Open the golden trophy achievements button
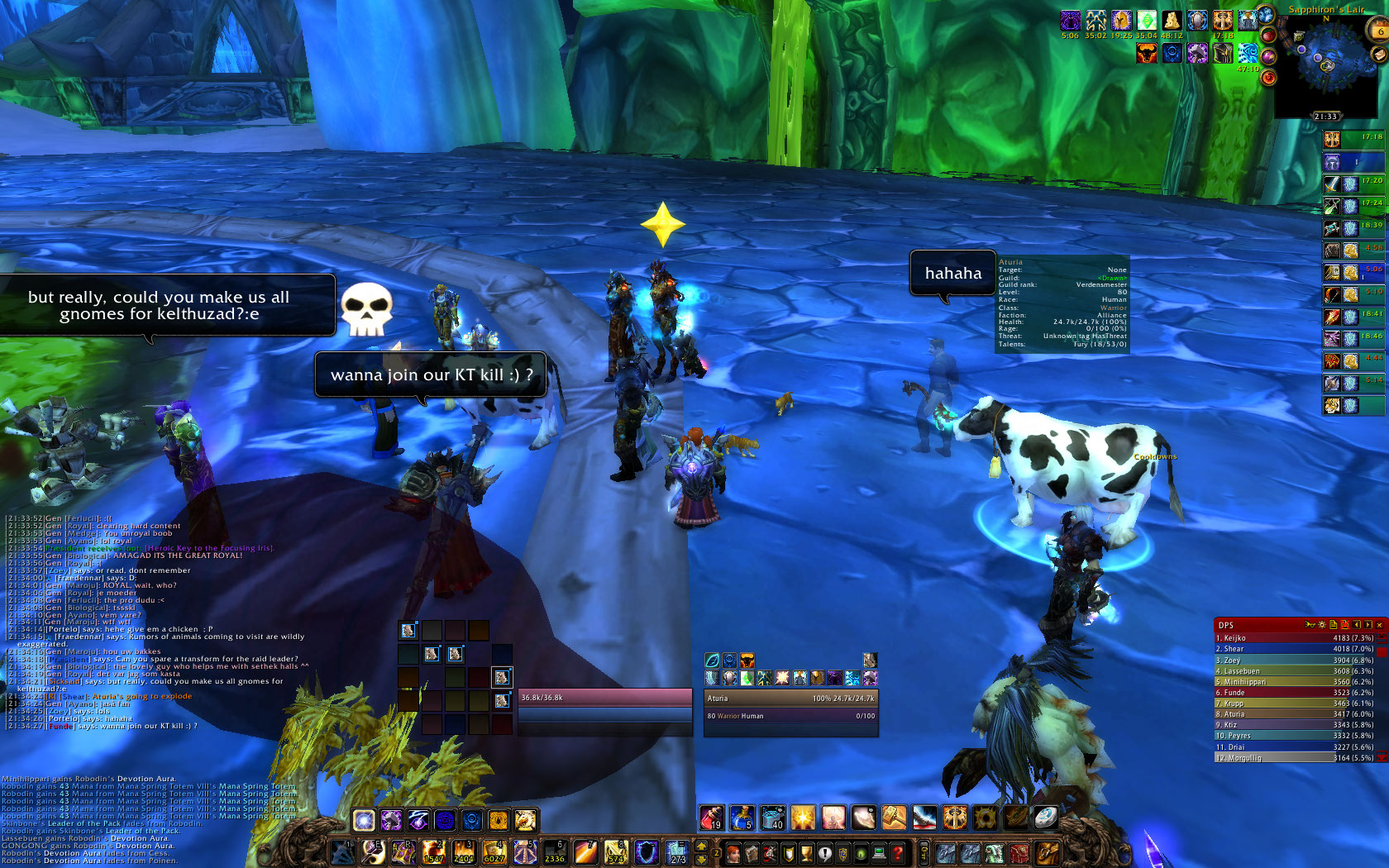1389x868 pixels. [806, 853]
